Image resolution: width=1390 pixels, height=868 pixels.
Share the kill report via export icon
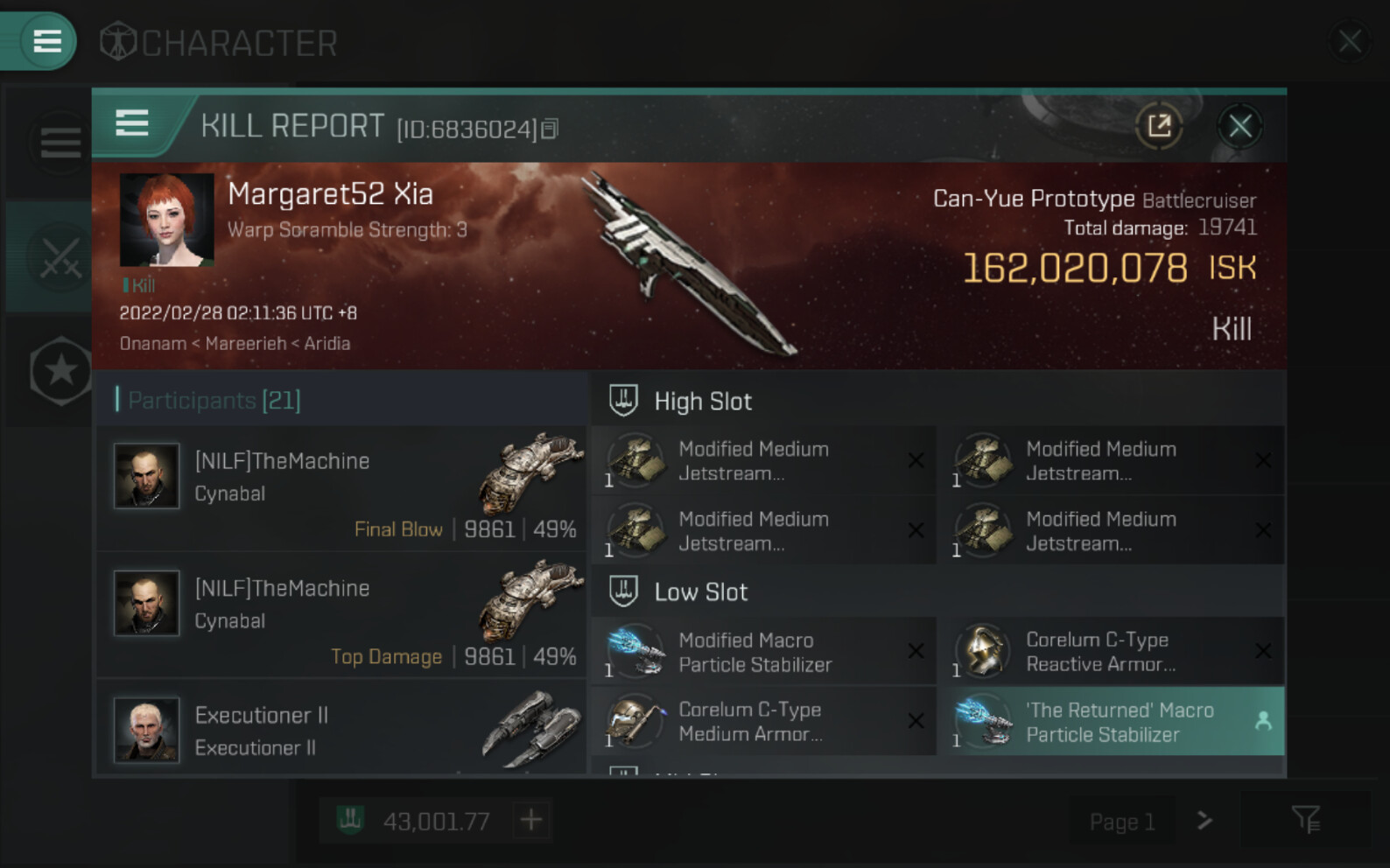(1159, 127)
